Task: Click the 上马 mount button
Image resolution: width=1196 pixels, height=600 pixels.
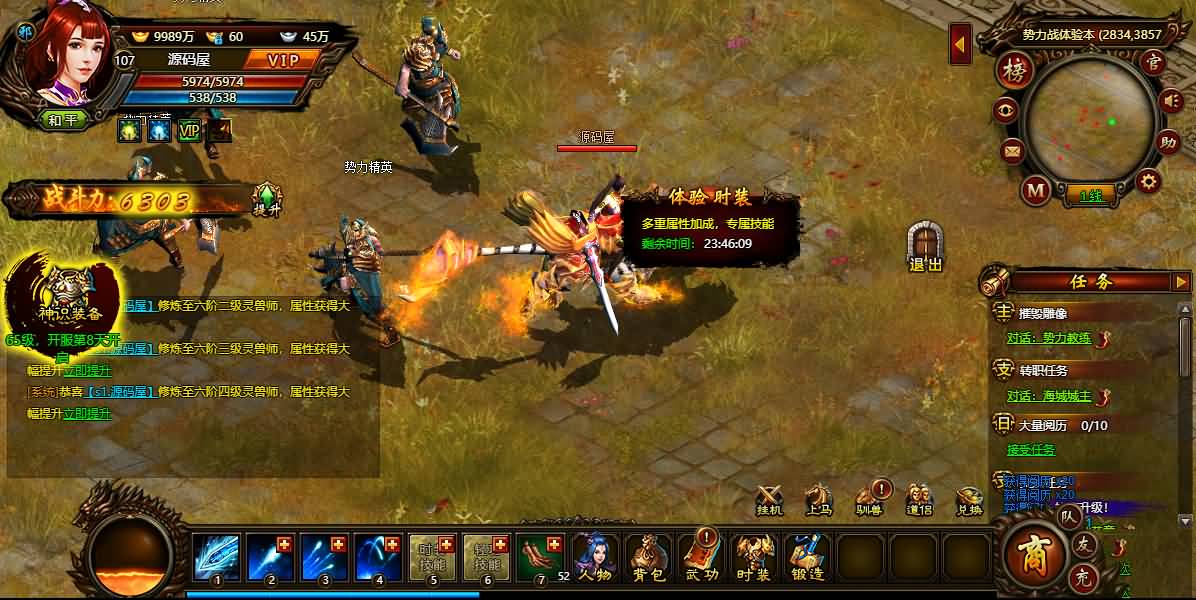Action: pos(819,499)
